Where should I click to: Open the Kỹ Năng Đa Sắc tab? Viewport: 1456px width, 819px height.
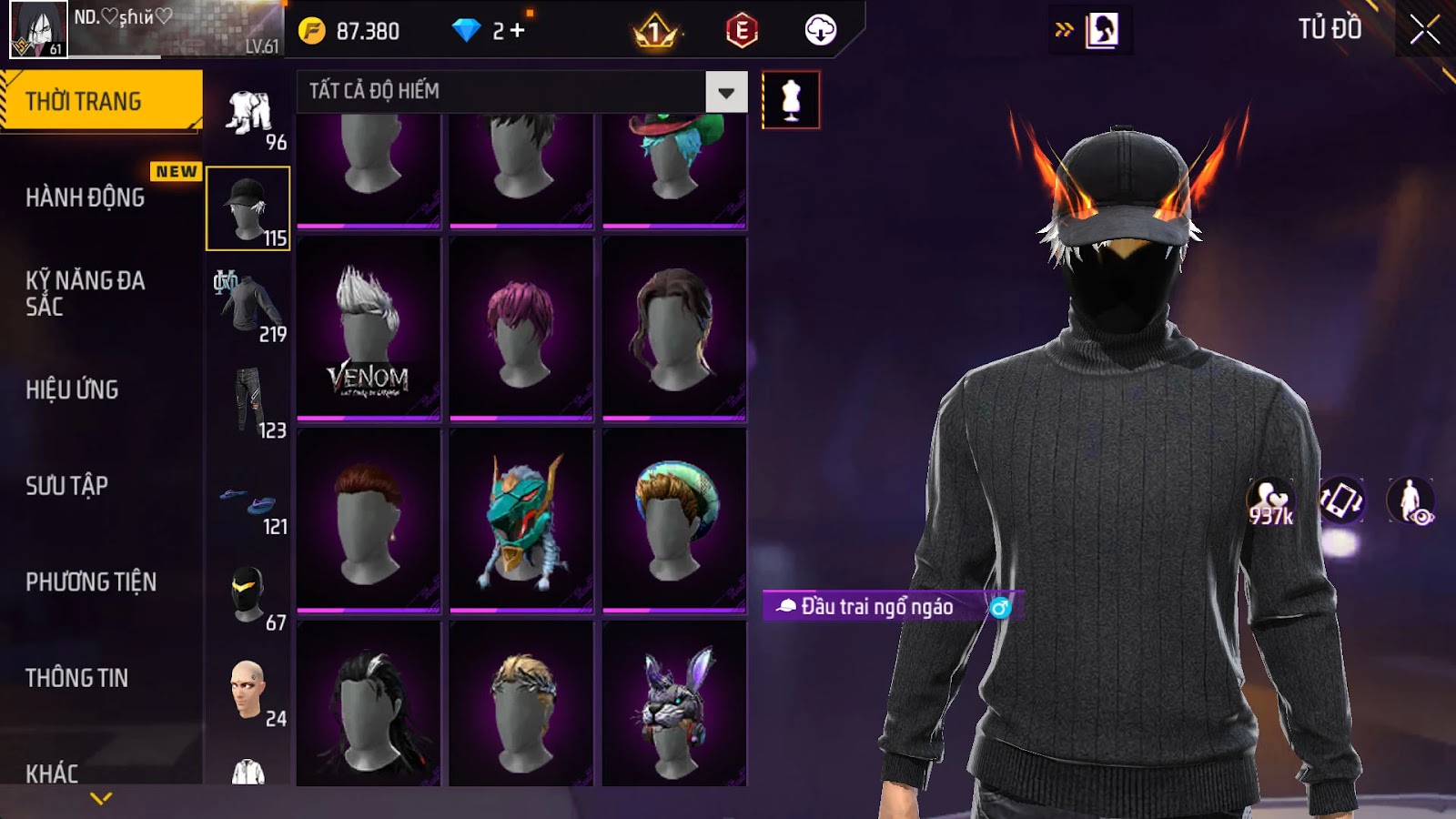[86, 293]
